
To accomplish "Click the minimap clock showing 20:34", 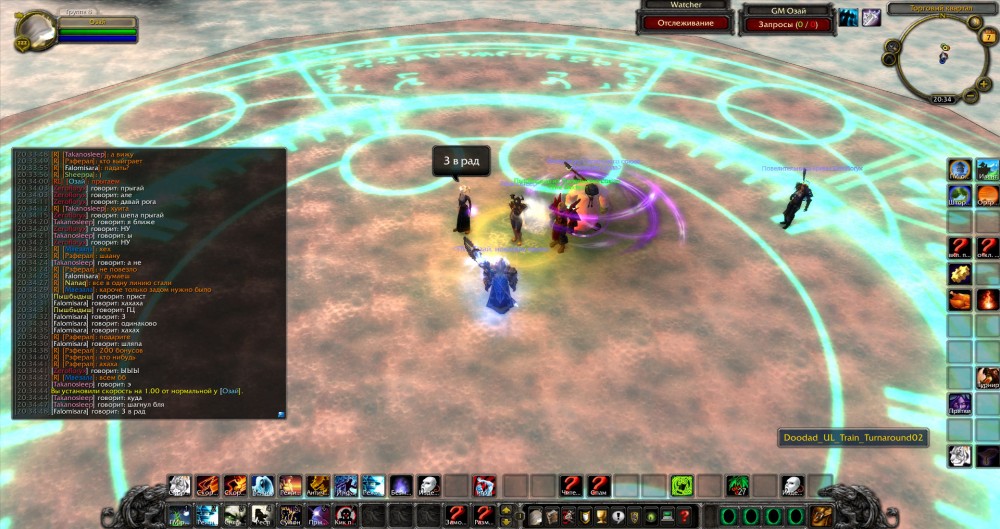I will point(942,99).
